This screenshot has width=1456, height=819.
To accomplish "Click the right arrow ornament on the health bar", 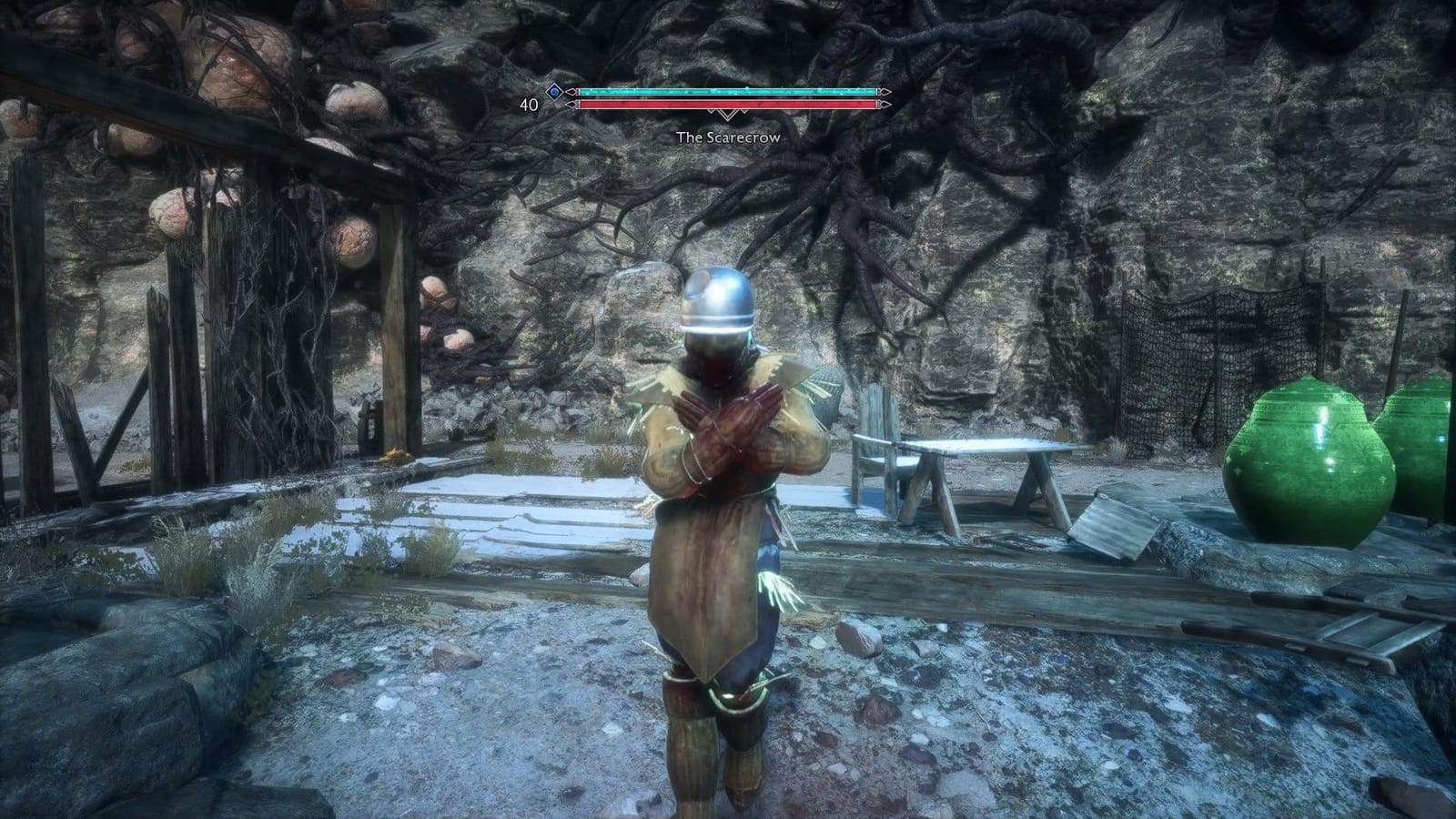I will 883,104.
